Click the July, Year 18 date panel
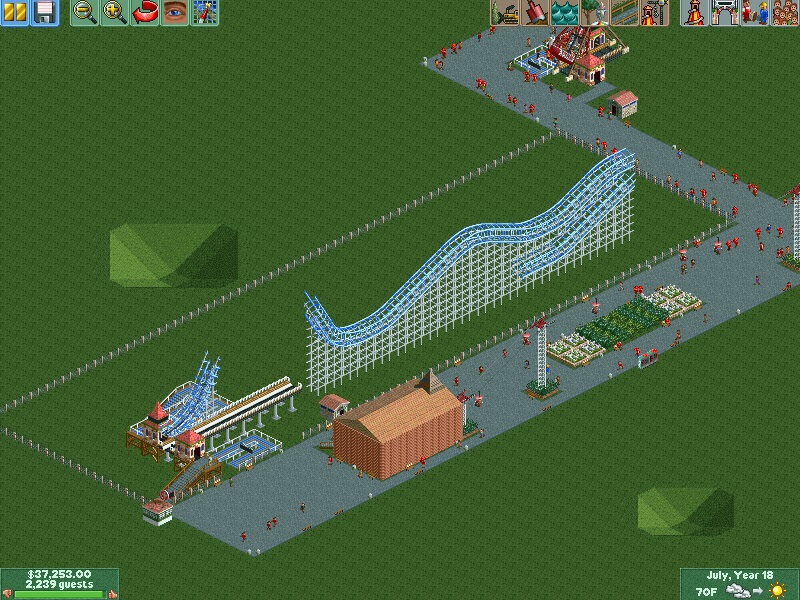 pos(739,575)
